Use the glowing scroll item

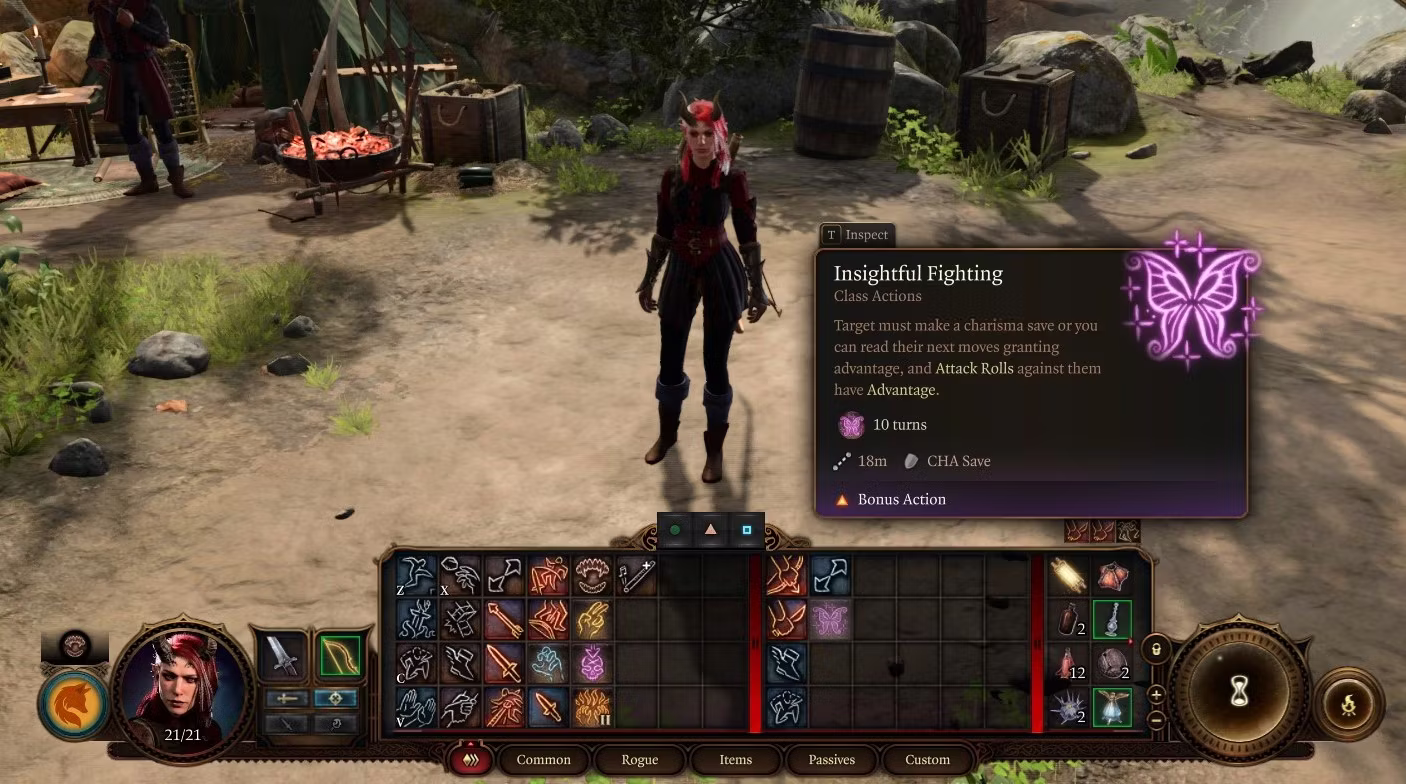point(1069,576)
